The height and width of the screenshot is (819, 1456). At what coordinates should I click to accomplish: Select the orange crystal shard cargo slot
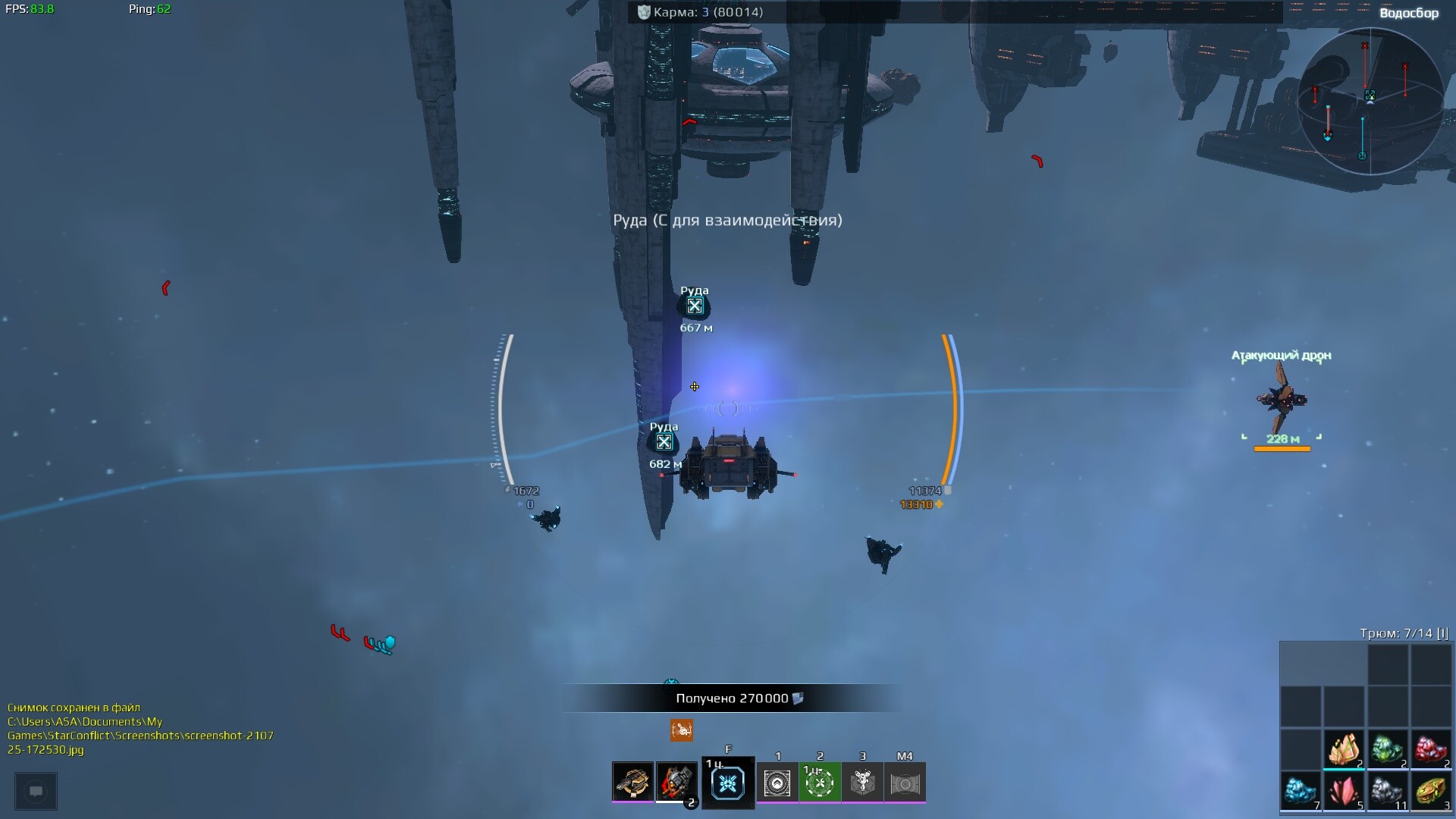pyautogui.click(x=1344, y=750)
